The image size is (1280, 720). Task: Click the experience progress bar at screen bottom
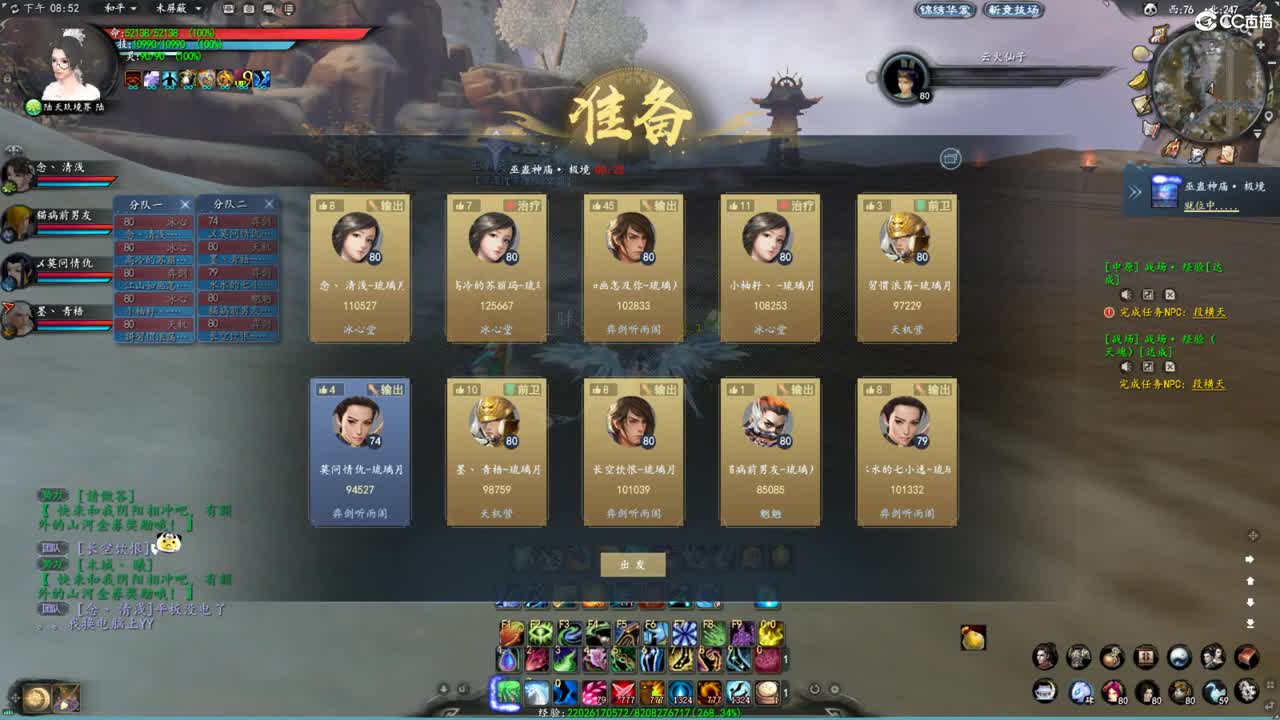[x=640, y=714]
